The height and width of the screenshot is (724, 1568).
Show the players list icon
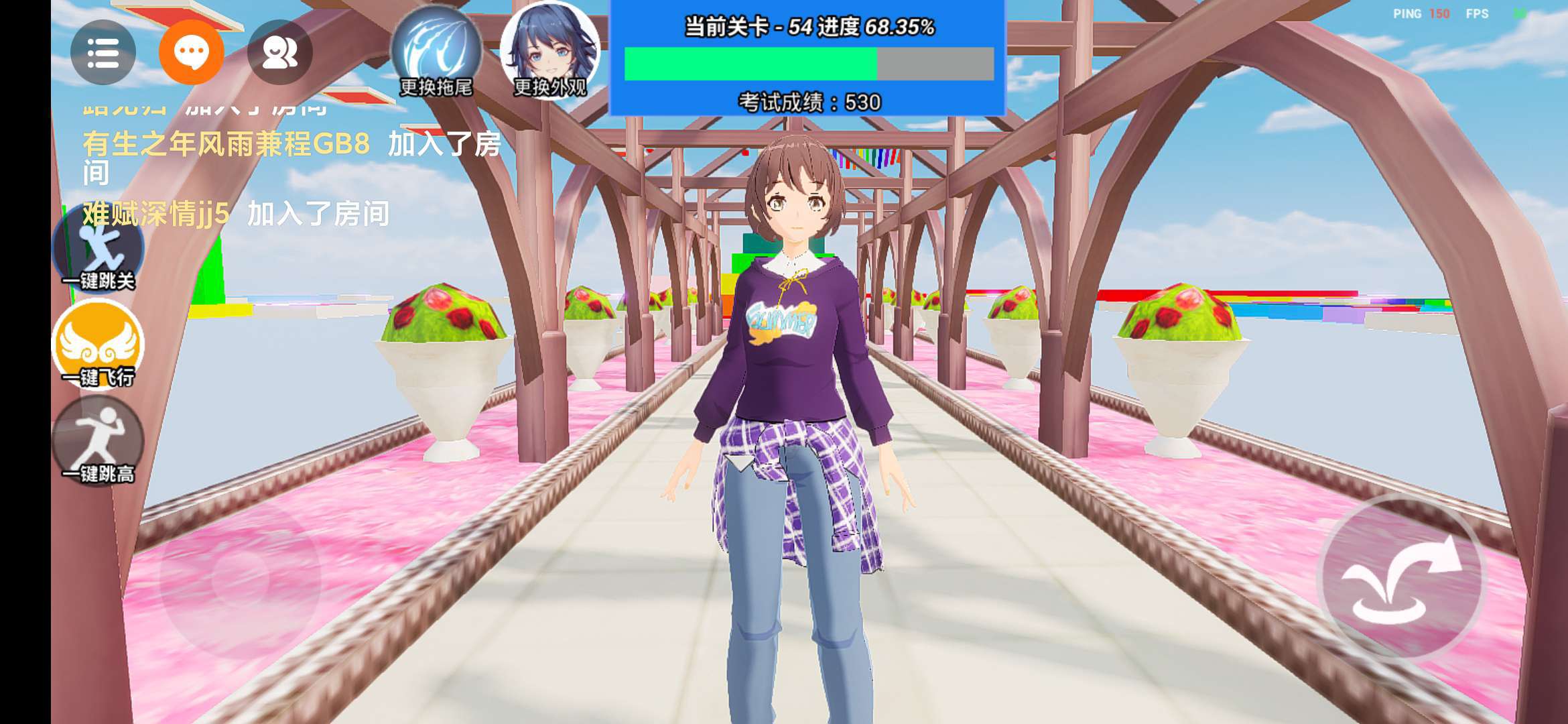279,52
